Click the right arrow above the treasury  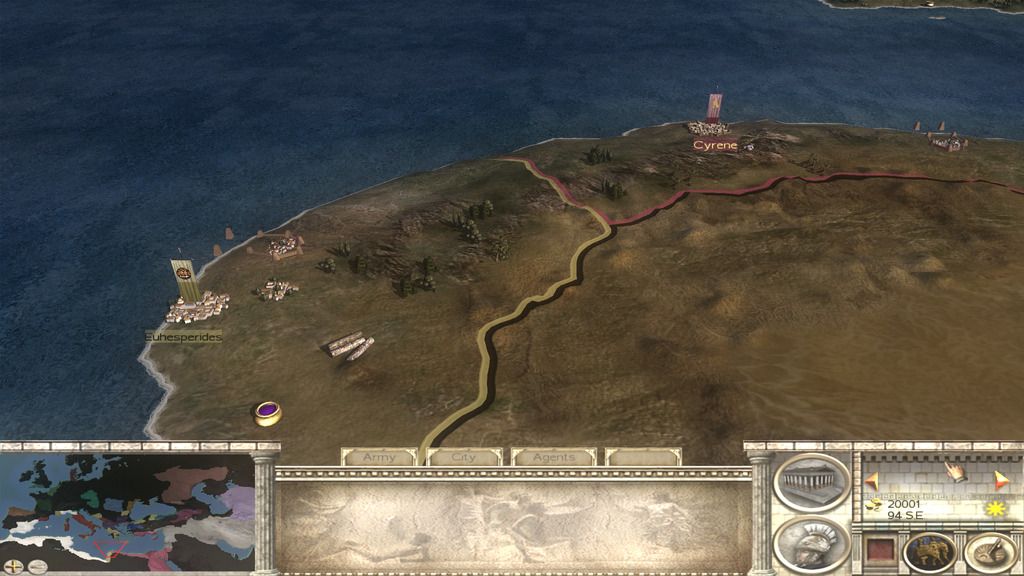point(999,479)
